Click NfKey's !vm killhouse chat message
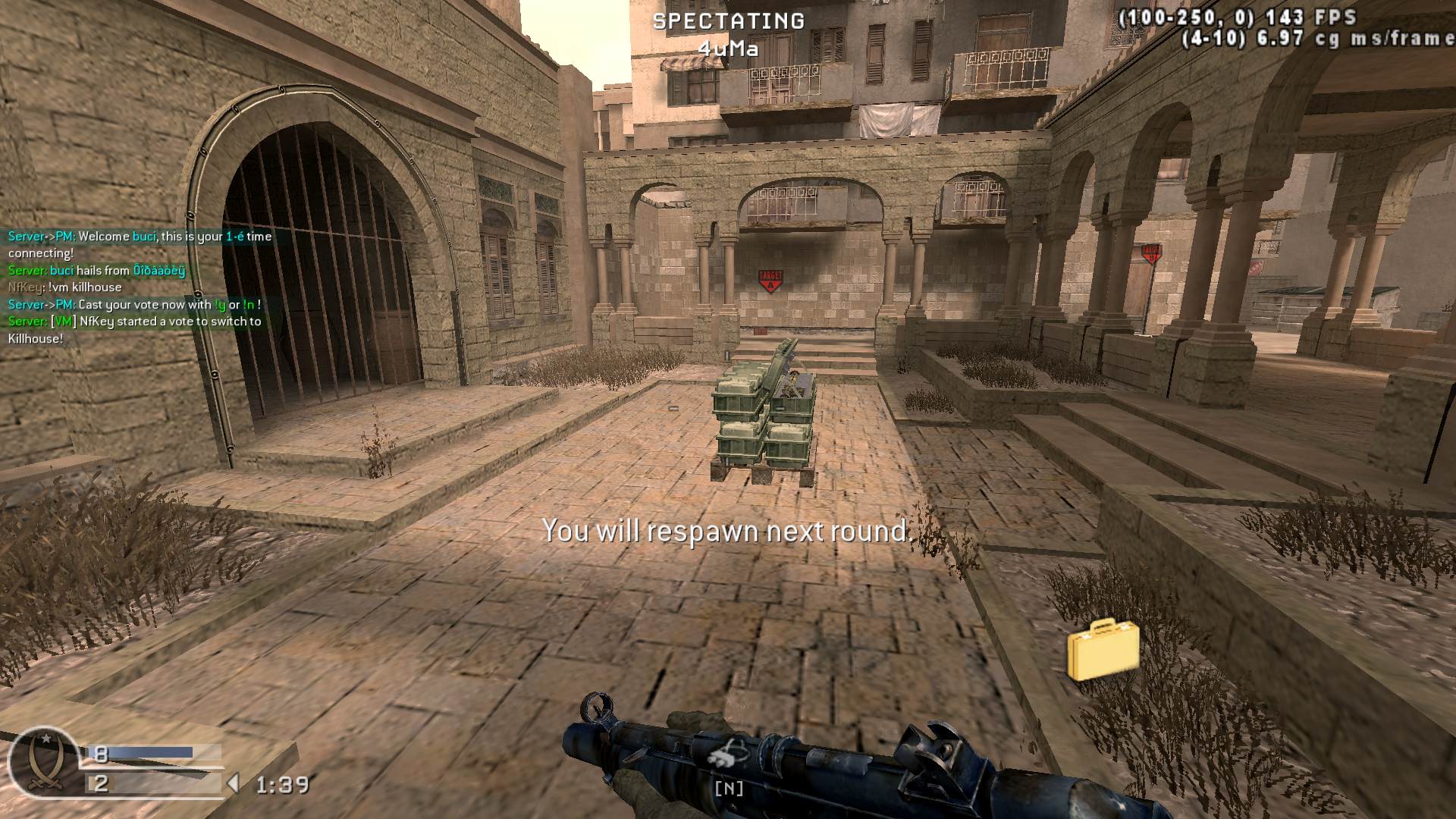Screen dimensions: 1456x819 64,287
